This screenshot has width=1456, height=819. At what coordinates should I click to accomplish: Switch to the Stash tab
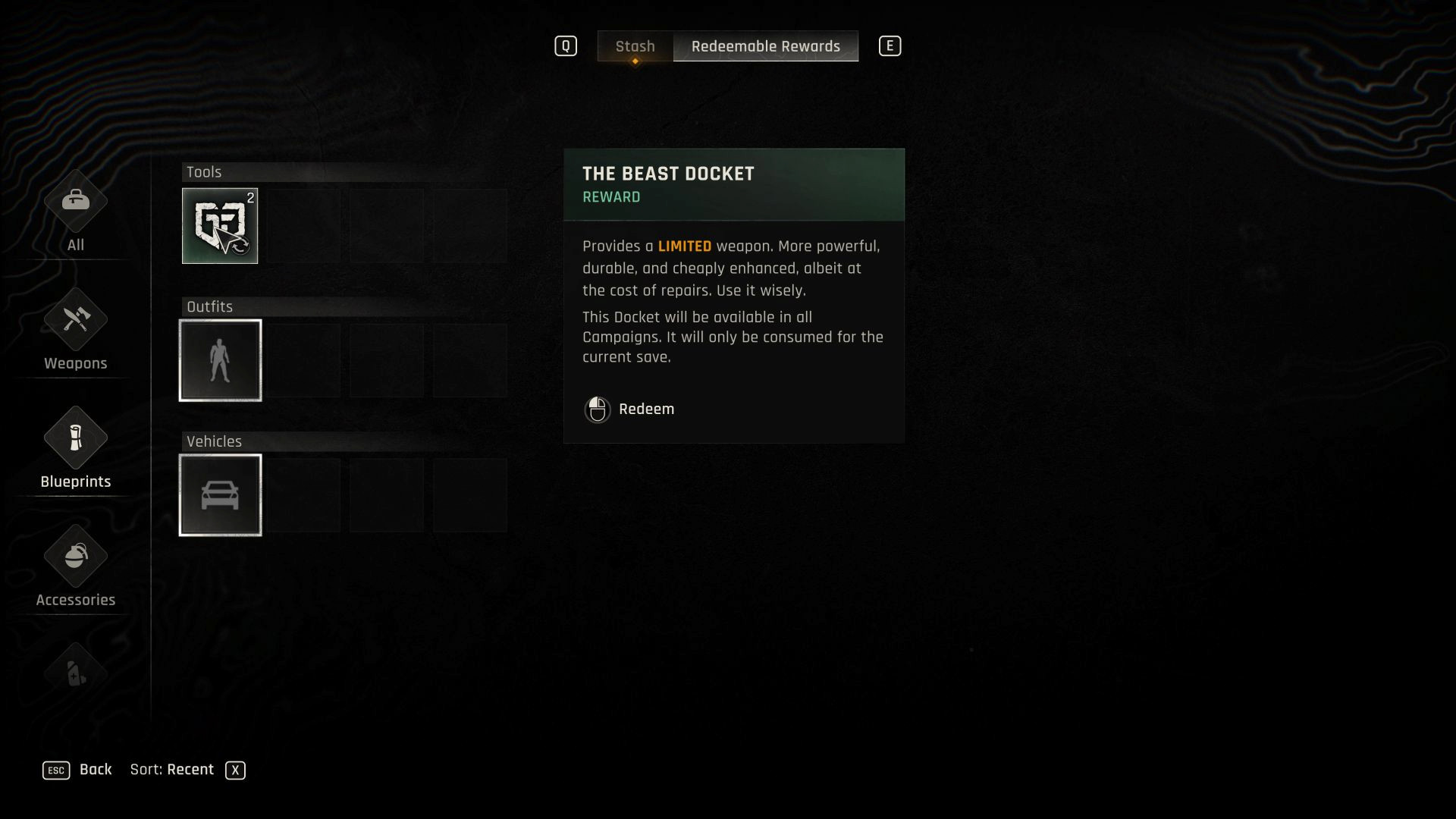pyautogui.click(x=636, y=46)
